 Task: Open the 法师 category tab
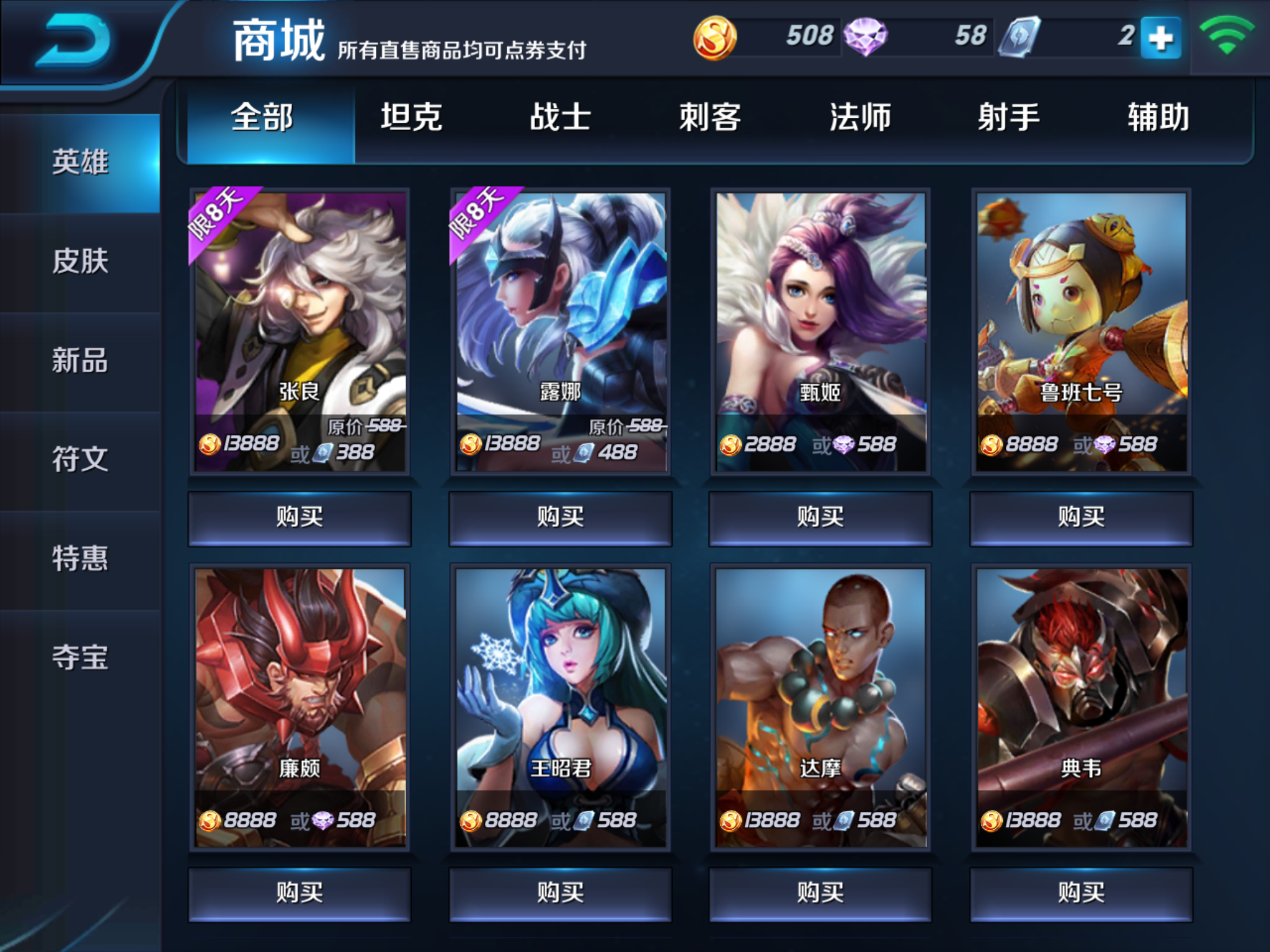860,118
